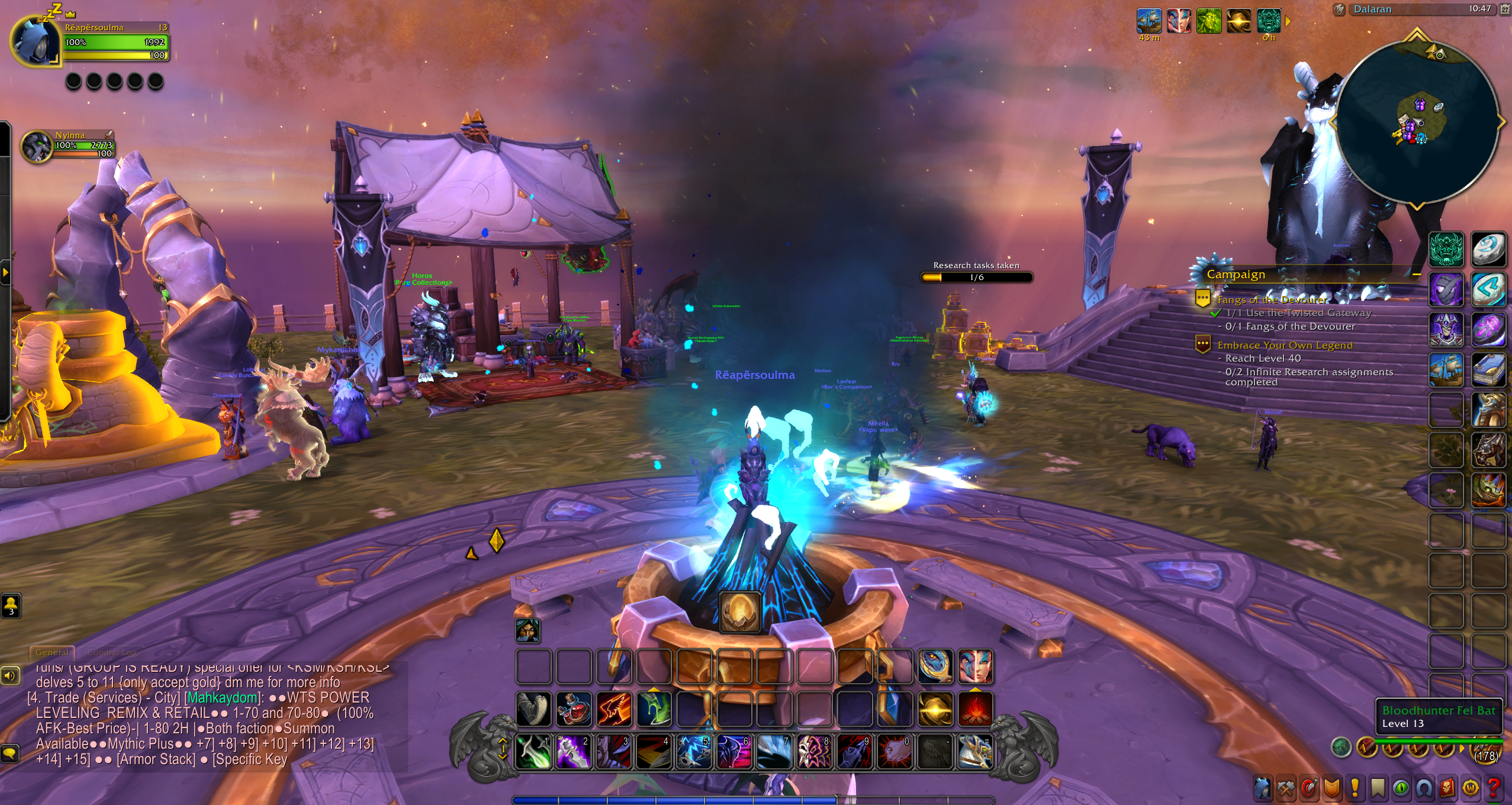Image resolution: width=1512 pixels, height=805 pixels.
Task: Toggle the chat speaker mute icon
Action: pyautogui.click(x=10, y=675)
